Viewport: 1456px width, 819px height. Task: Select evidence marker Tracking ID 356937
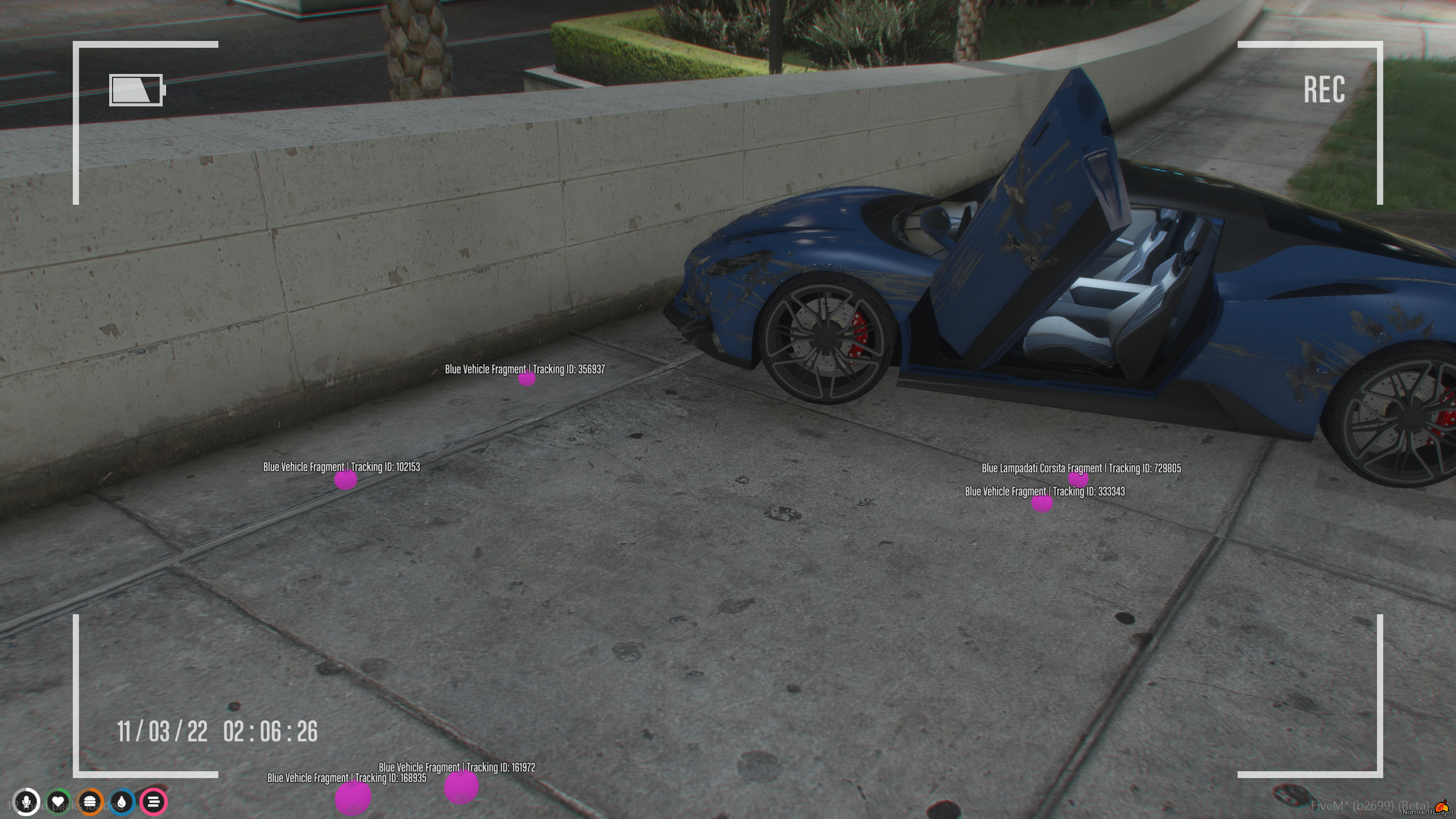(527, 379)
